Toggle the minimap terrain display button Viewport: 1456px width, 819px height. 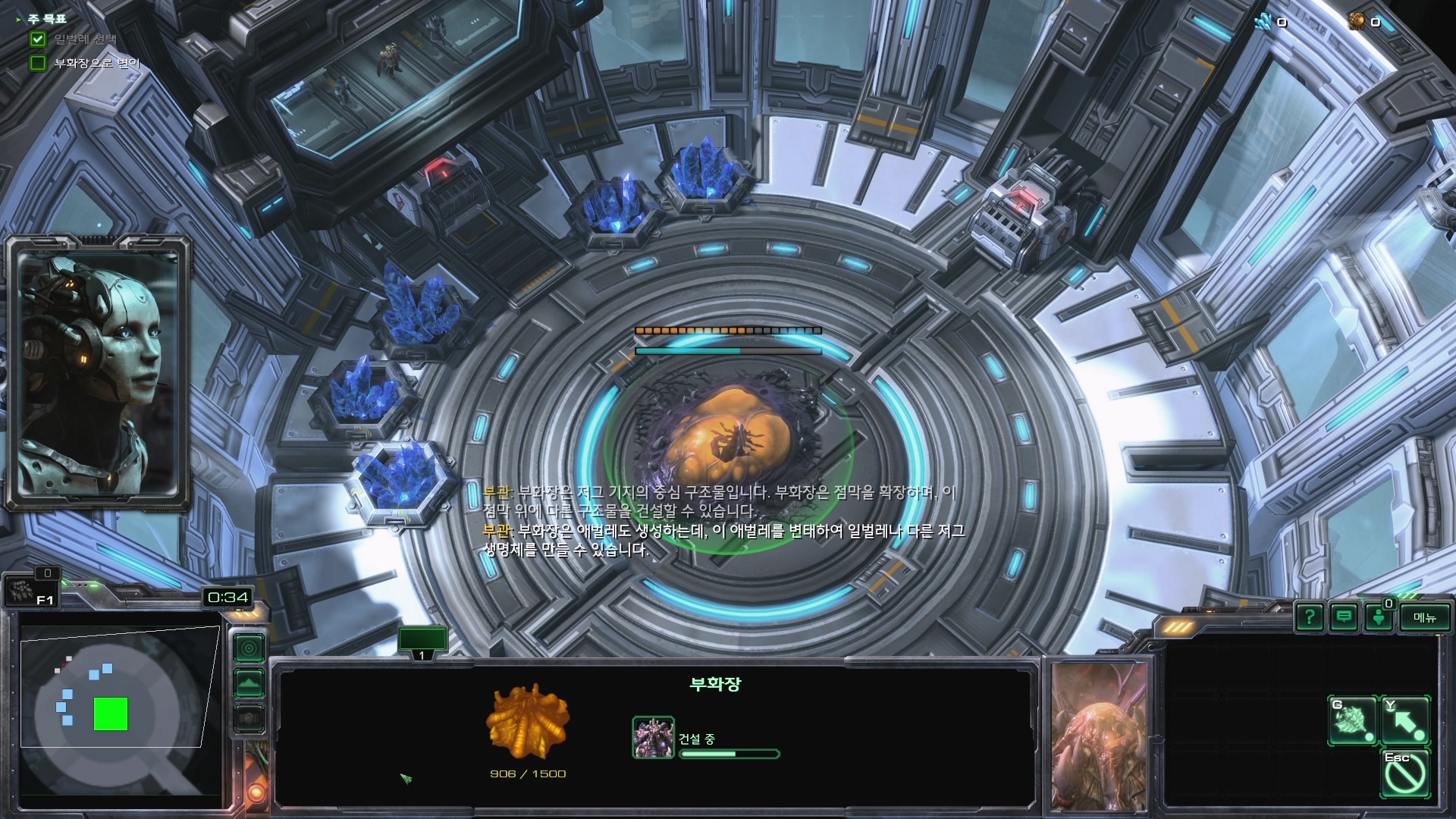click(x=249, y=683)
